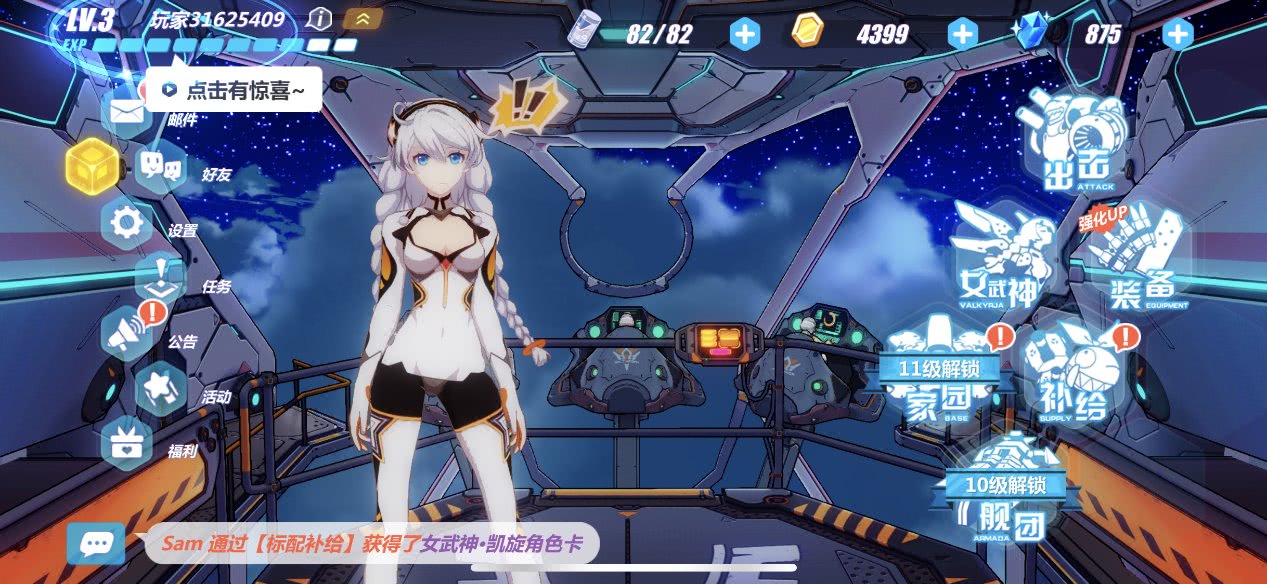
Task: View the 公告 announcements megaphone
Action: click(x=127, y=335)
